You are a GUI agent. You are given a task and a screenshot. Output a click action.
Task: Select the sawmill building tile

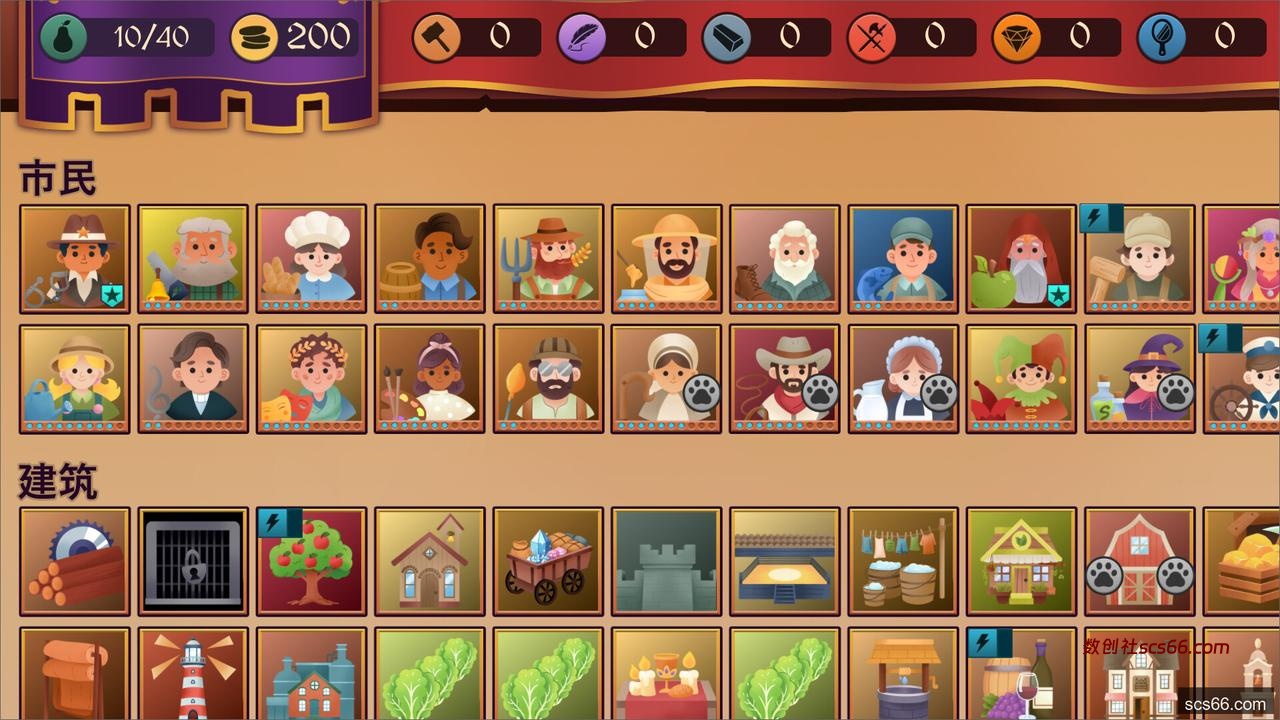75,562
